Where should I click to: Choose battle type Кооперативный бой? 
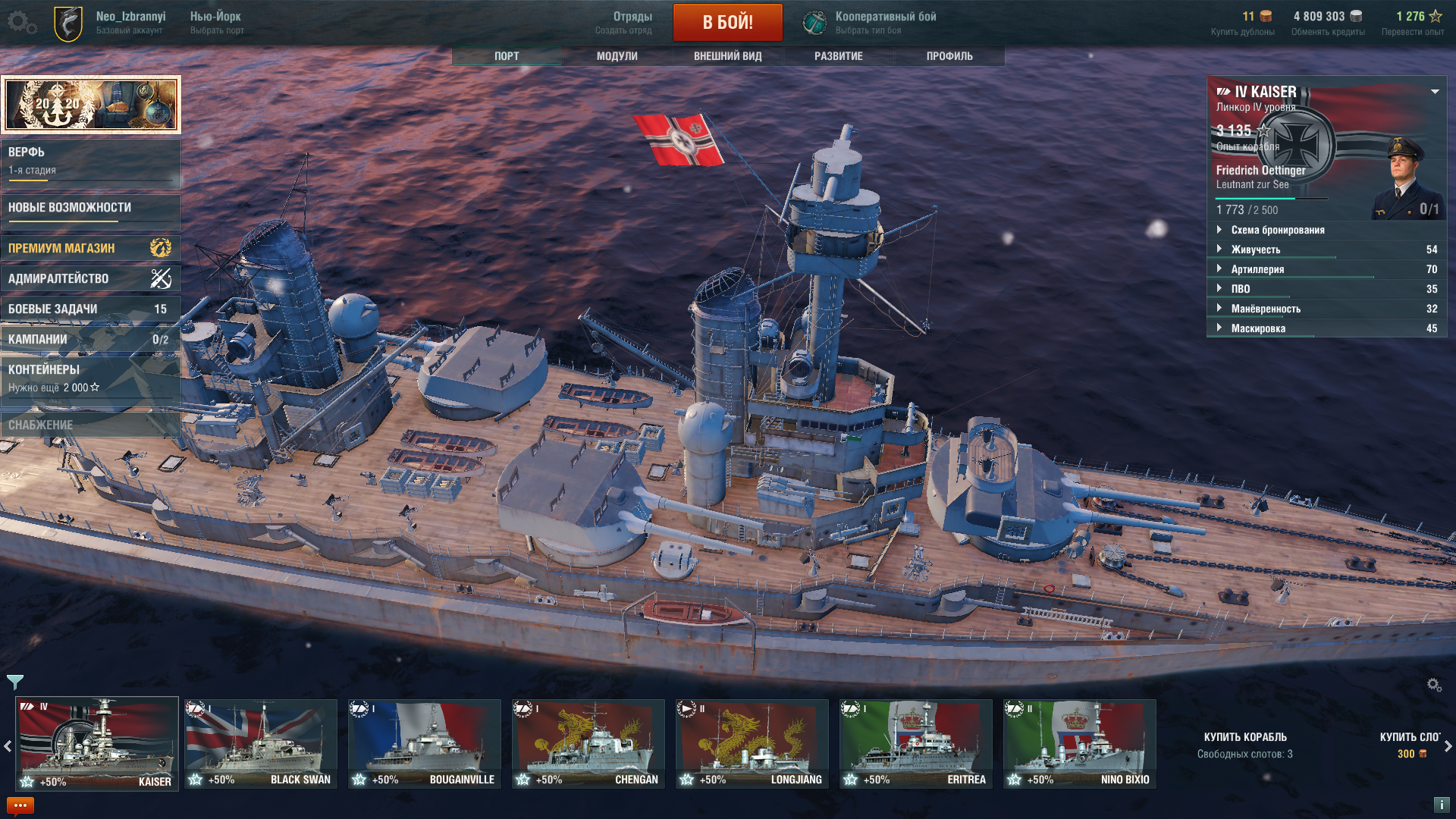coord(884,22)
